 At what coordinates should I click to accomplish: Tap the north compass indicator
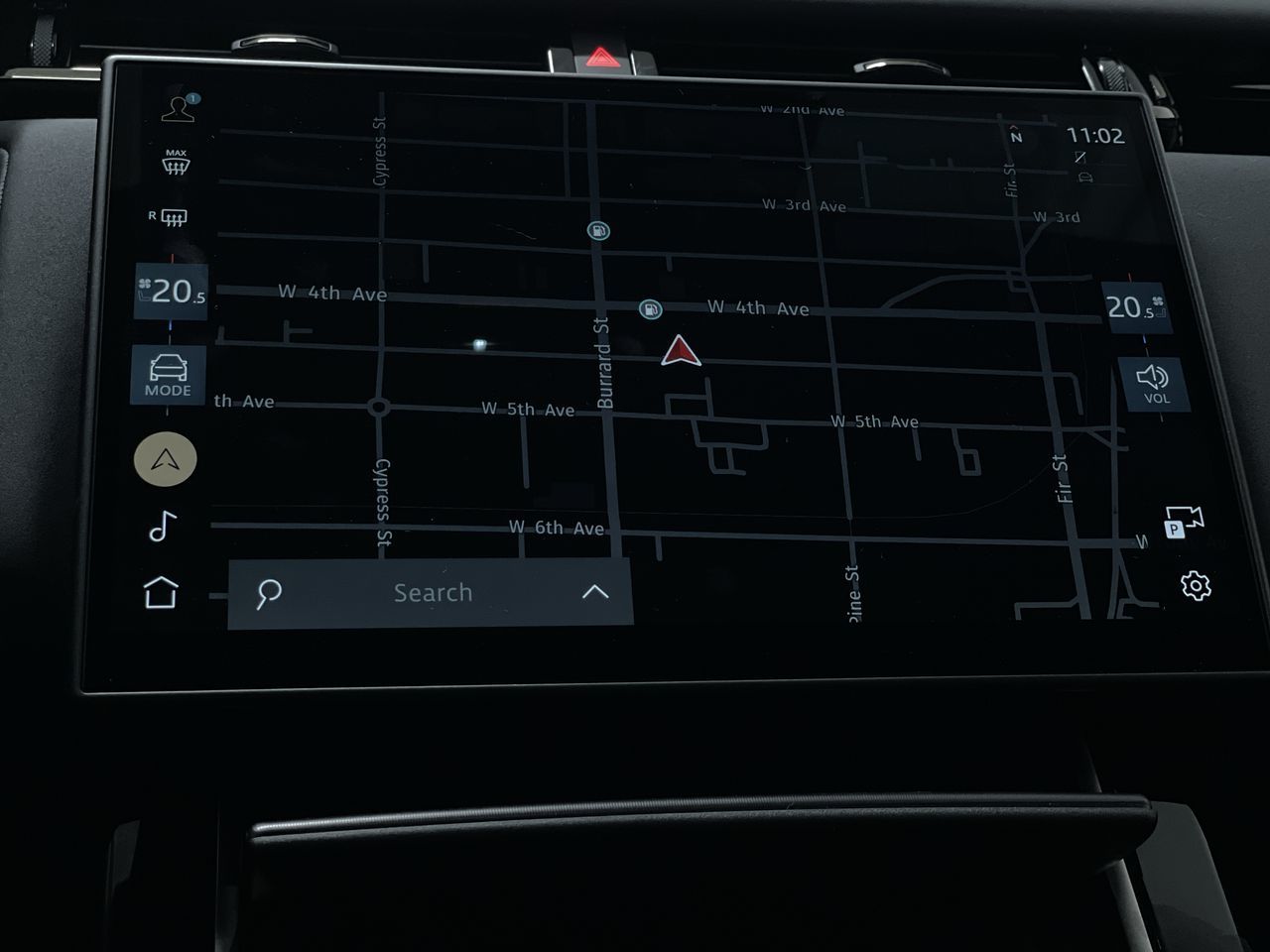1016,137
